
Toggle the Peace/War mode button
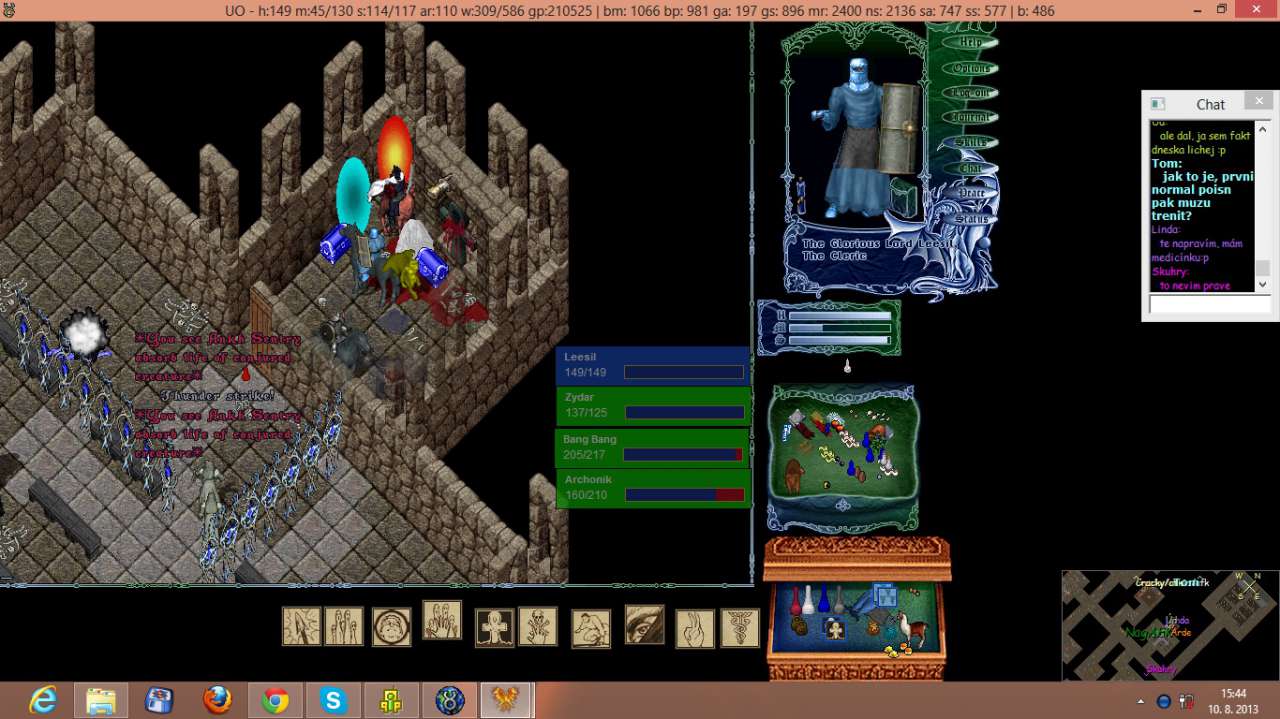click(x=969, y=193)
